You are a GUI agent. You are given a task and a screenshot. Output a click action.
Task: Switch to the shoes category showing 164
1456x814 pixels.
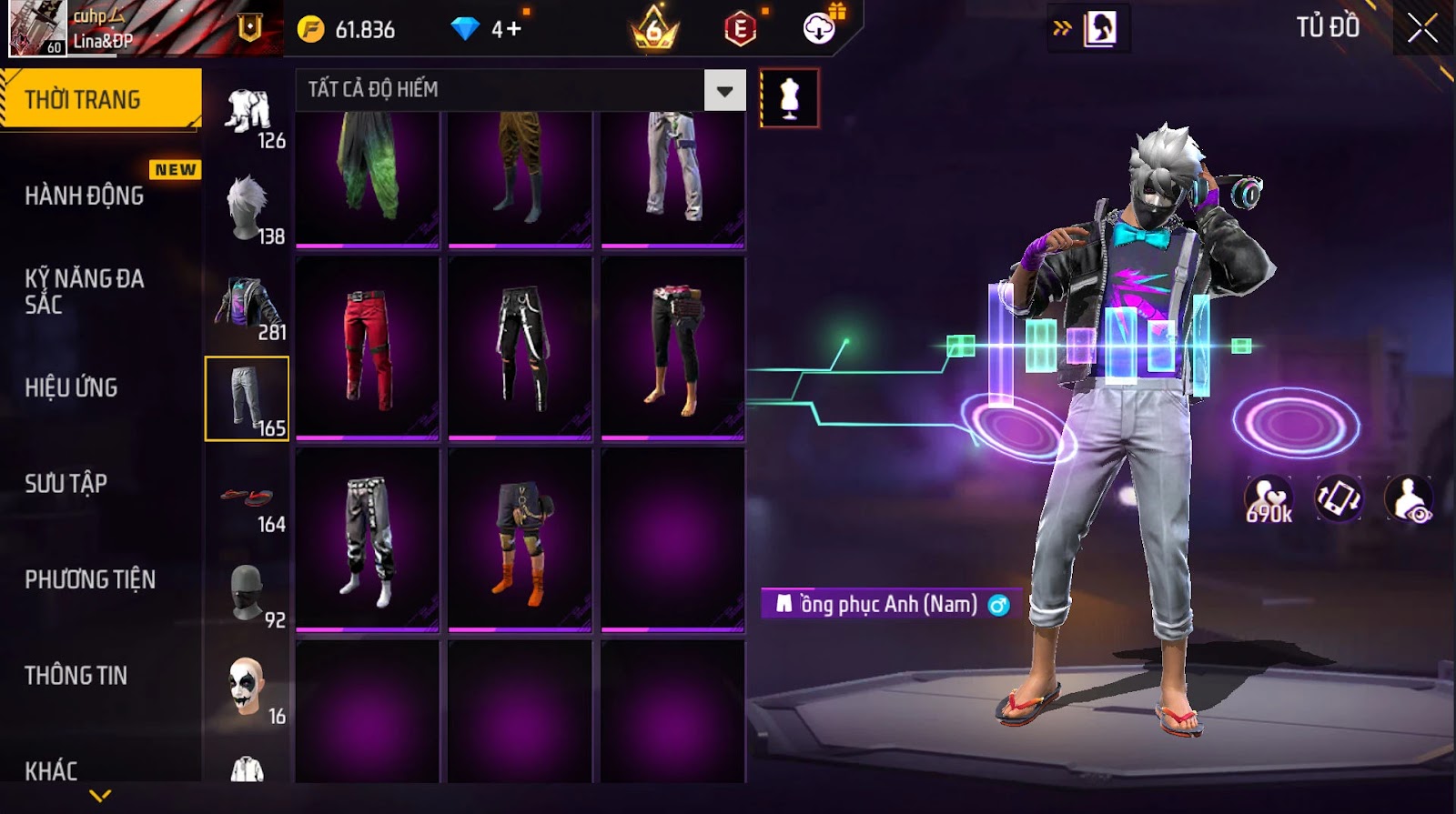tap(248, 497)
